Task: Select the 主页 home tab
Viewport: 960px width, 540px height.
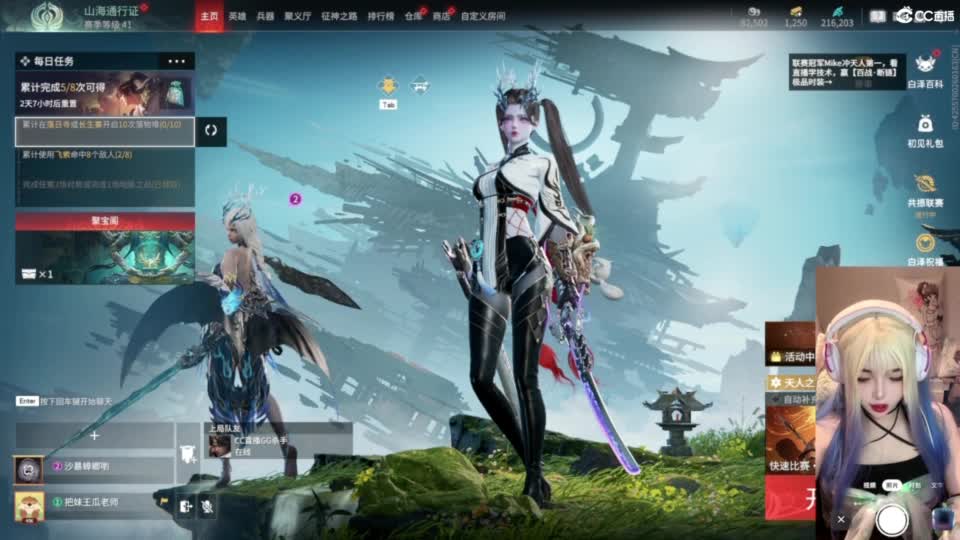Action: pyautogui.click(x=209, y=17)
